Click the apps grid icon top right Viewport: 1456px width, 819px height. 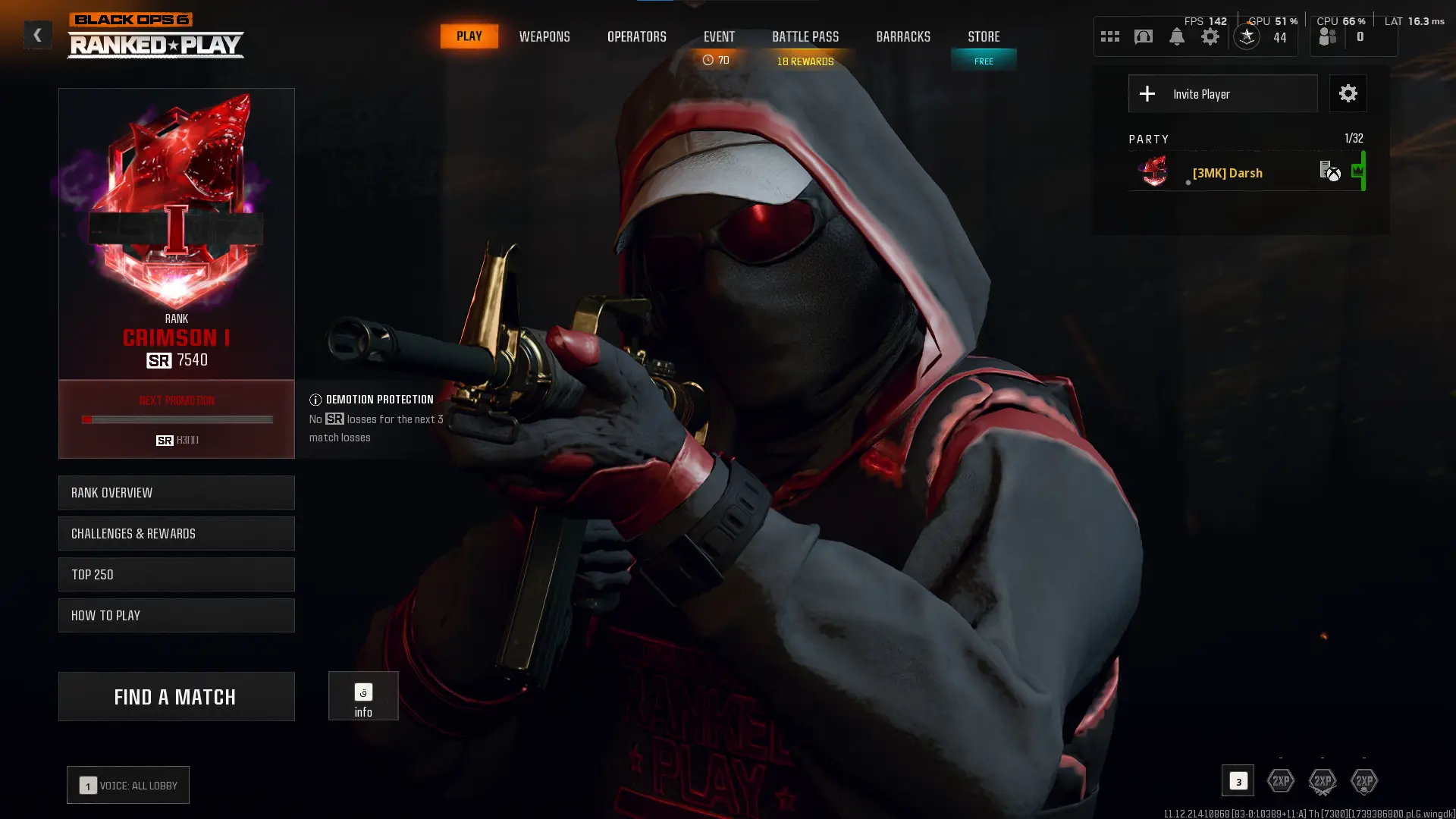[x=1109, y=35]
